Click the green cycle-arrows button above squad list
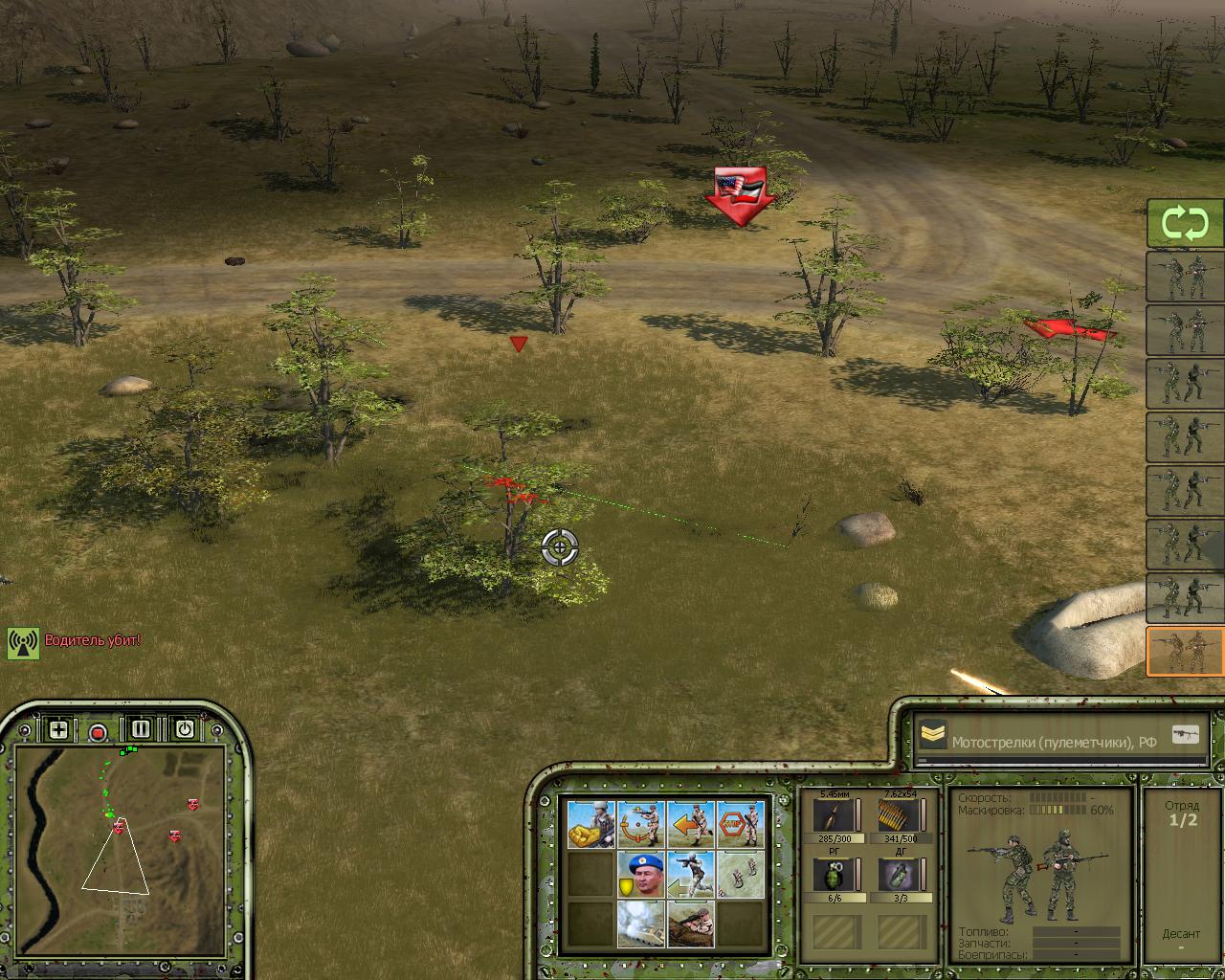 [x=1185, y=225]
